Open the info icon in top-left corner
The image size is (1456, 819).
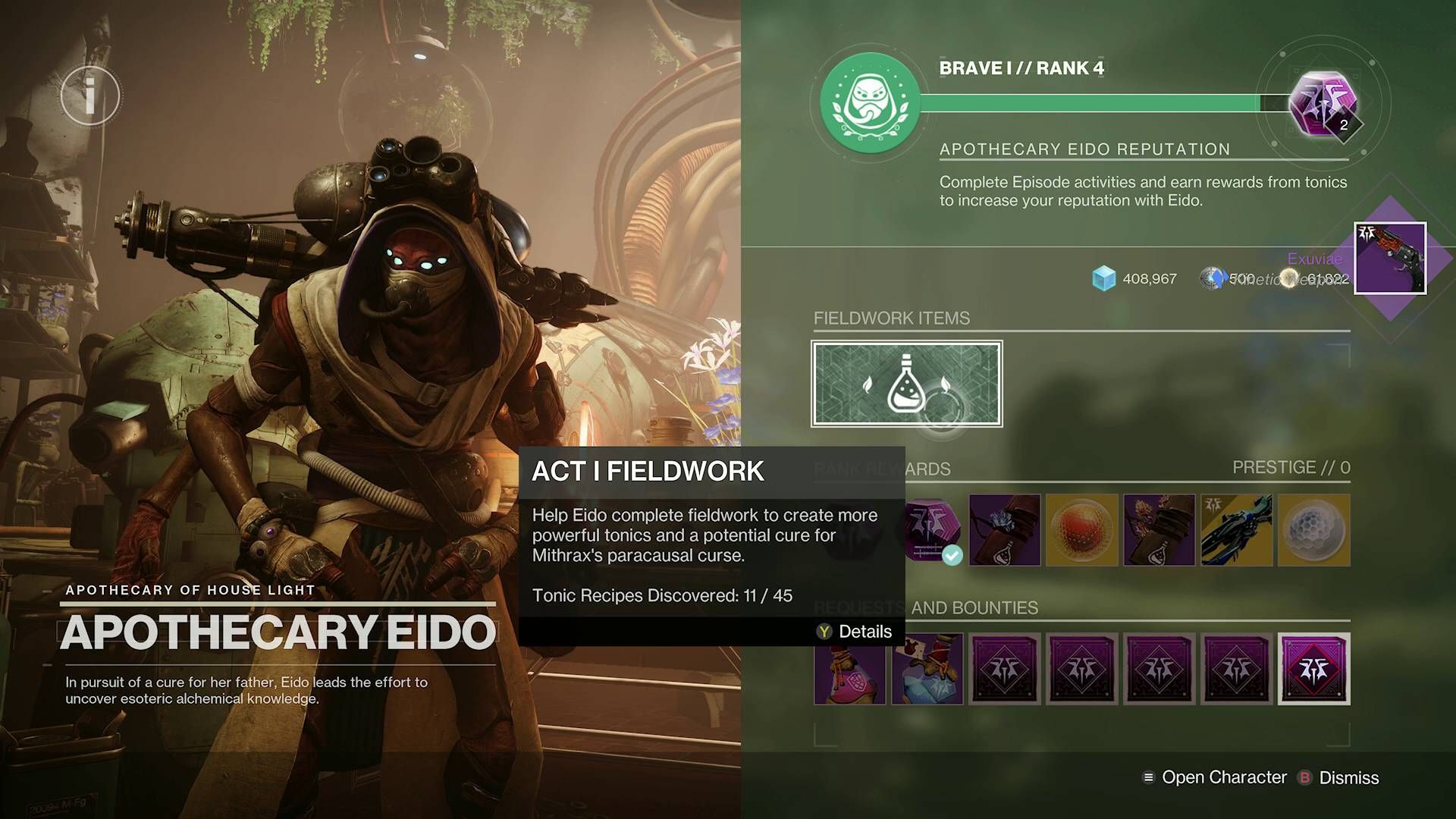click(x=90, y=95)
